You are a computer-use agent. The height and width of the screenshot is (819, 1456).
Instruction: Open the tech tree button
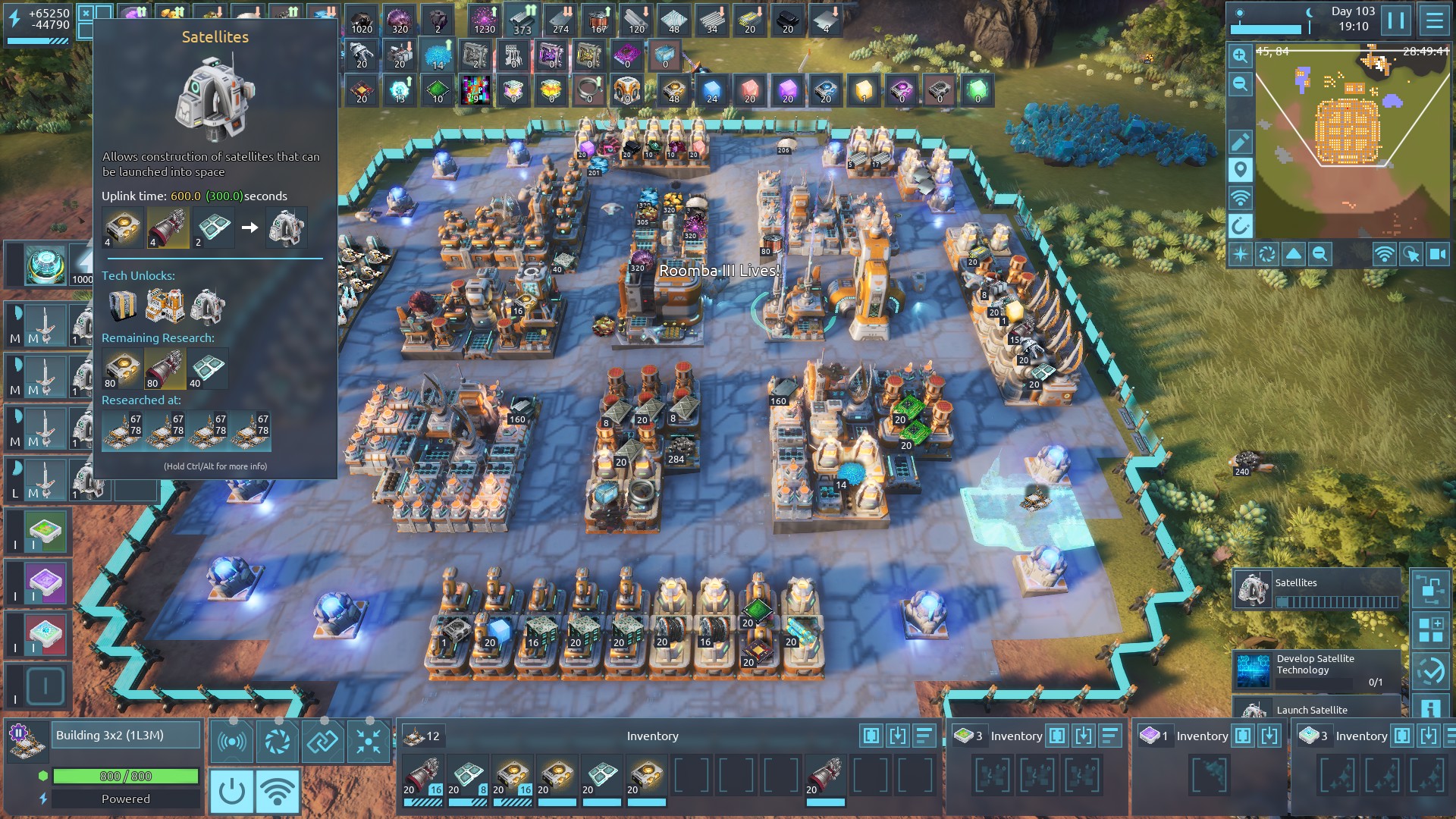click(x=1430, y=589)
